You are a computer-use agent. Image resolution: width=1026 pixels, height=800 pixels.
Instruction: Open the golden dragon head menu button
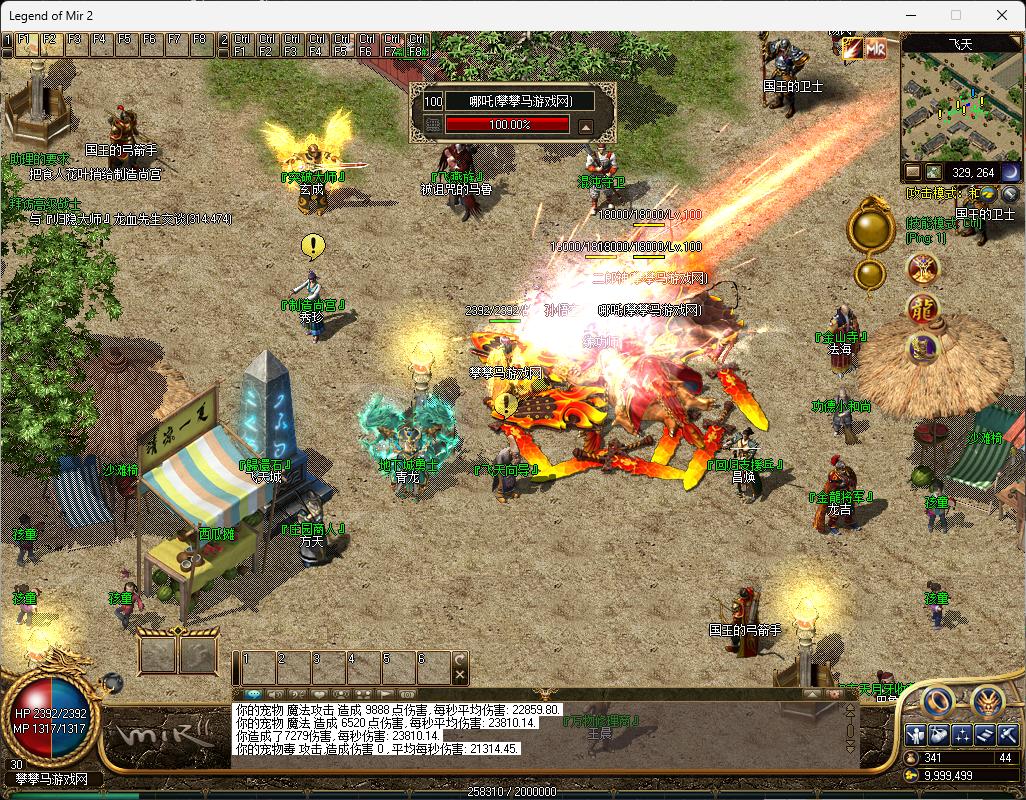point(987,703)
